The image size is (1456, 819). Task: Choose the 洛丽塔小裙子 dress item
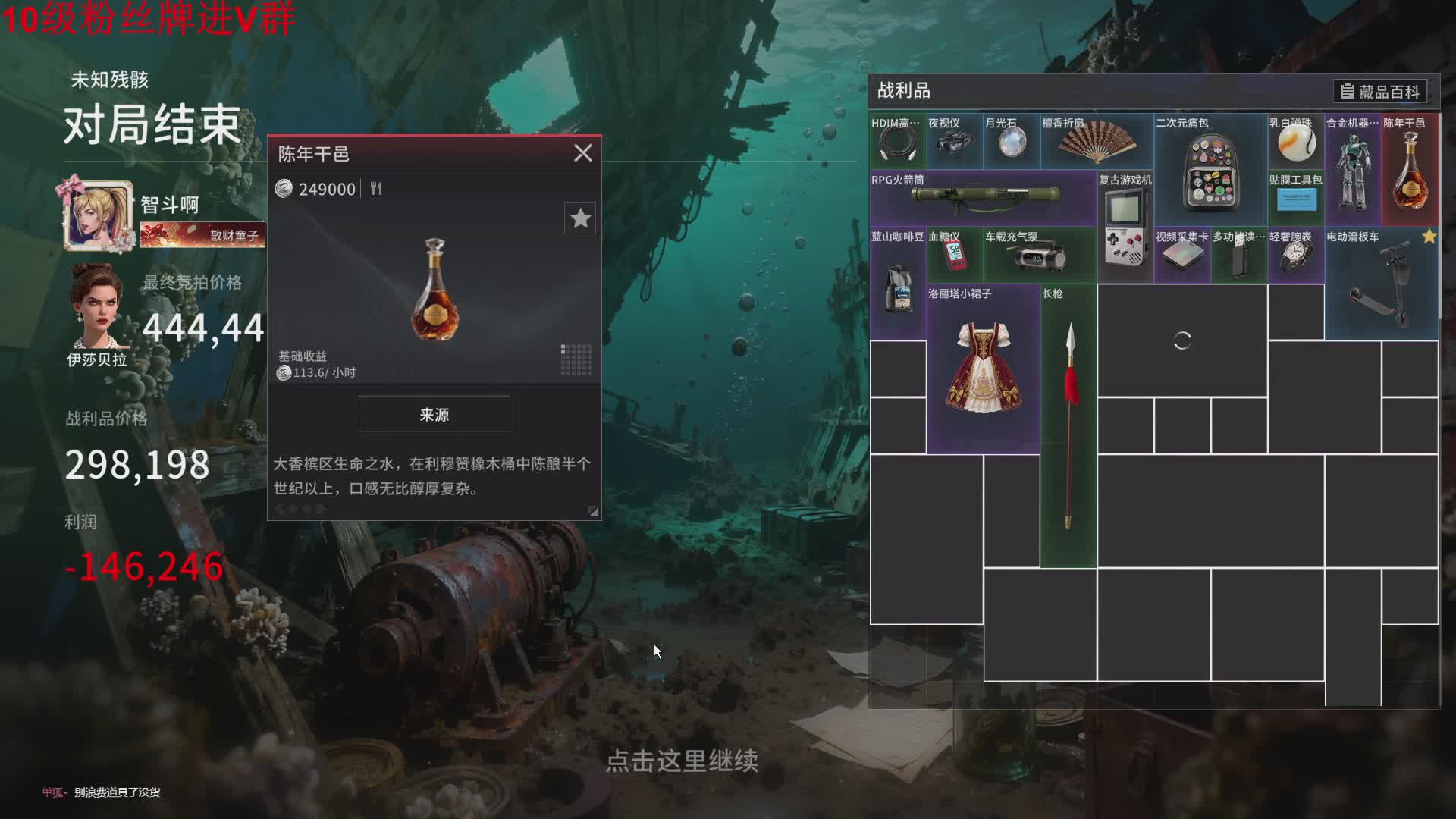tap(983, 369)
